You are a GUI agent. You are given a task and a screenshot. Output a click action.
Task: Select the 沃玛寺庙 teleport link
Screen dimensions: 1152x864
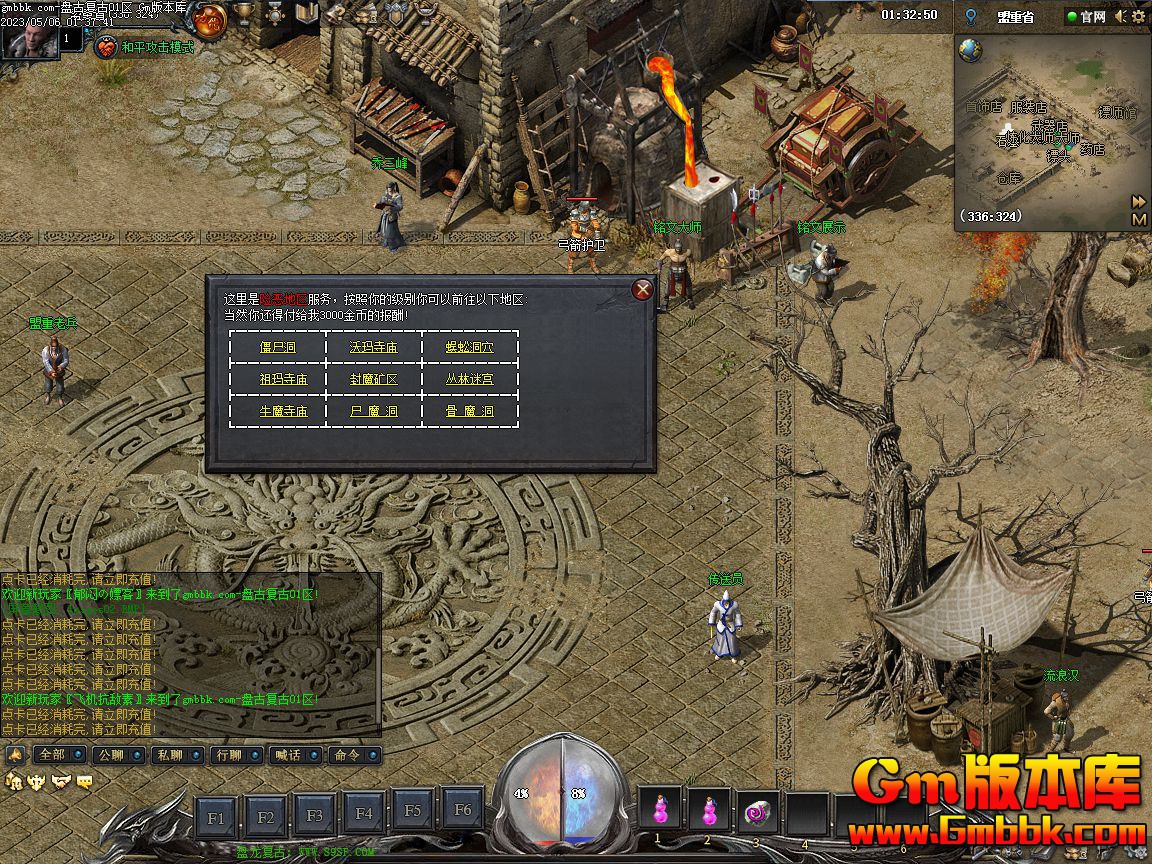click(x=373, y=348)
